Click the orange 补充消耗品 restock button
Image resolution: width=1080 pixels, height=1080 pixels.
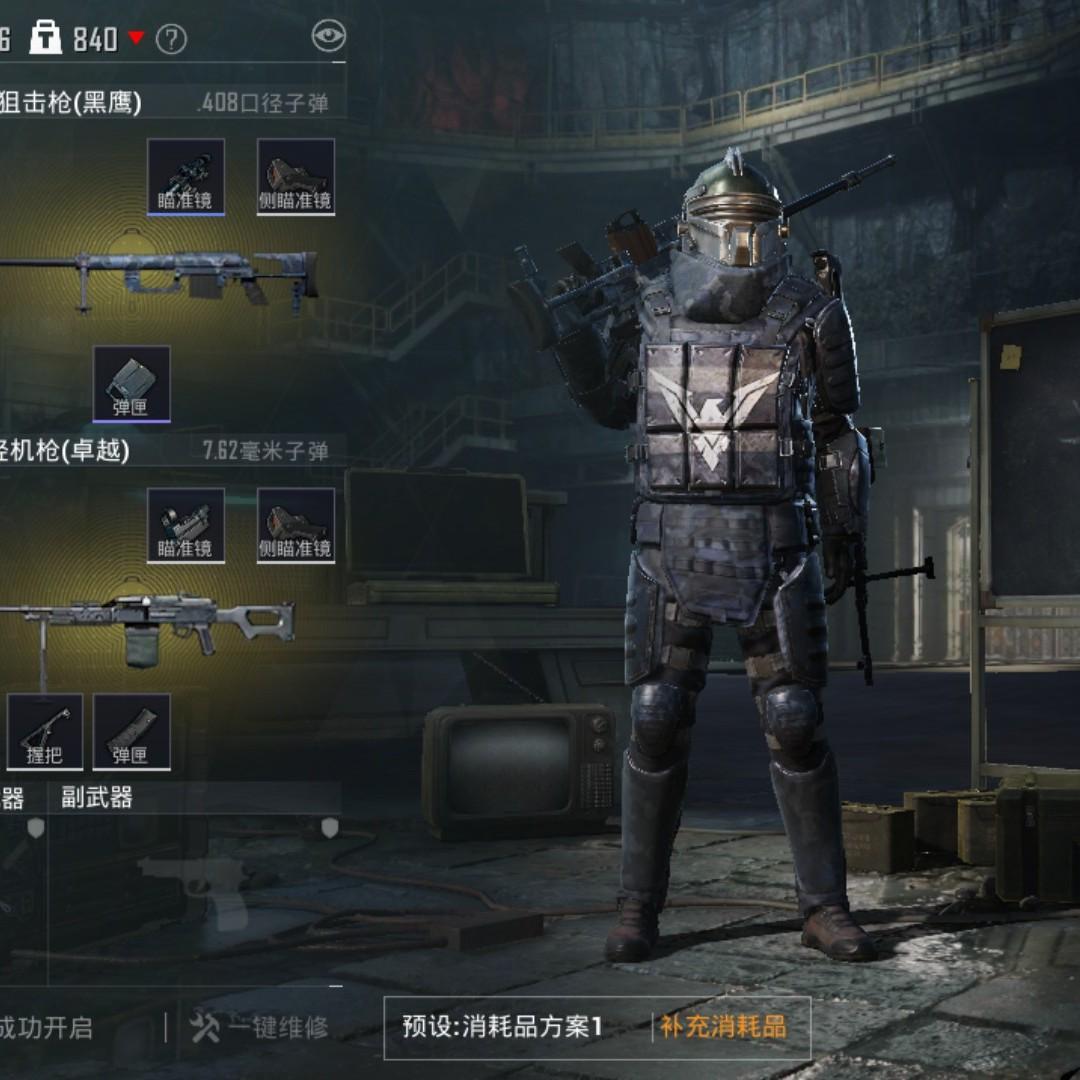(x=722, y=1027)
